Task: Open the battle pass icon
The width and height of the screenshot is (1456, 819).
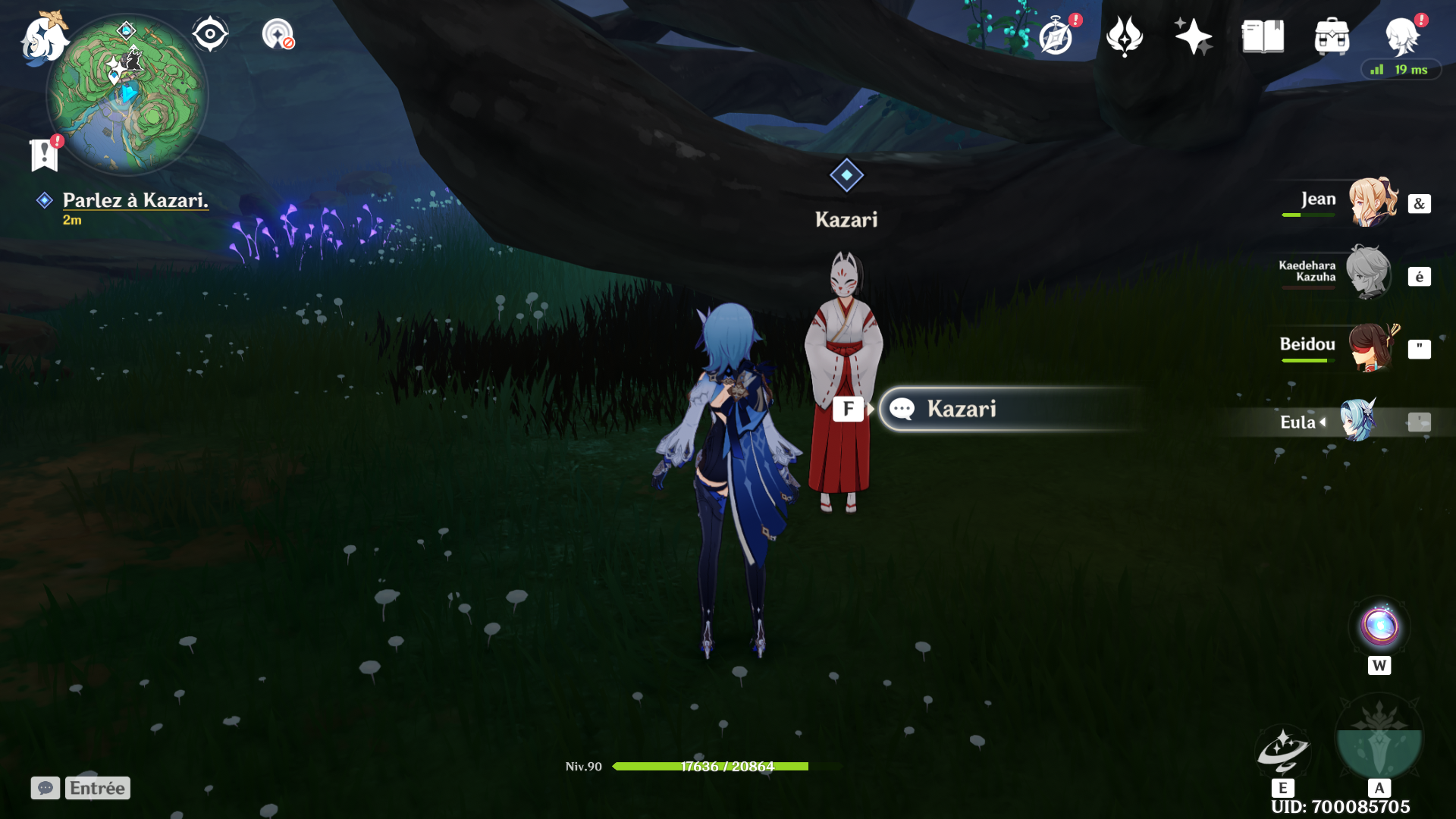Action: 1124,36
